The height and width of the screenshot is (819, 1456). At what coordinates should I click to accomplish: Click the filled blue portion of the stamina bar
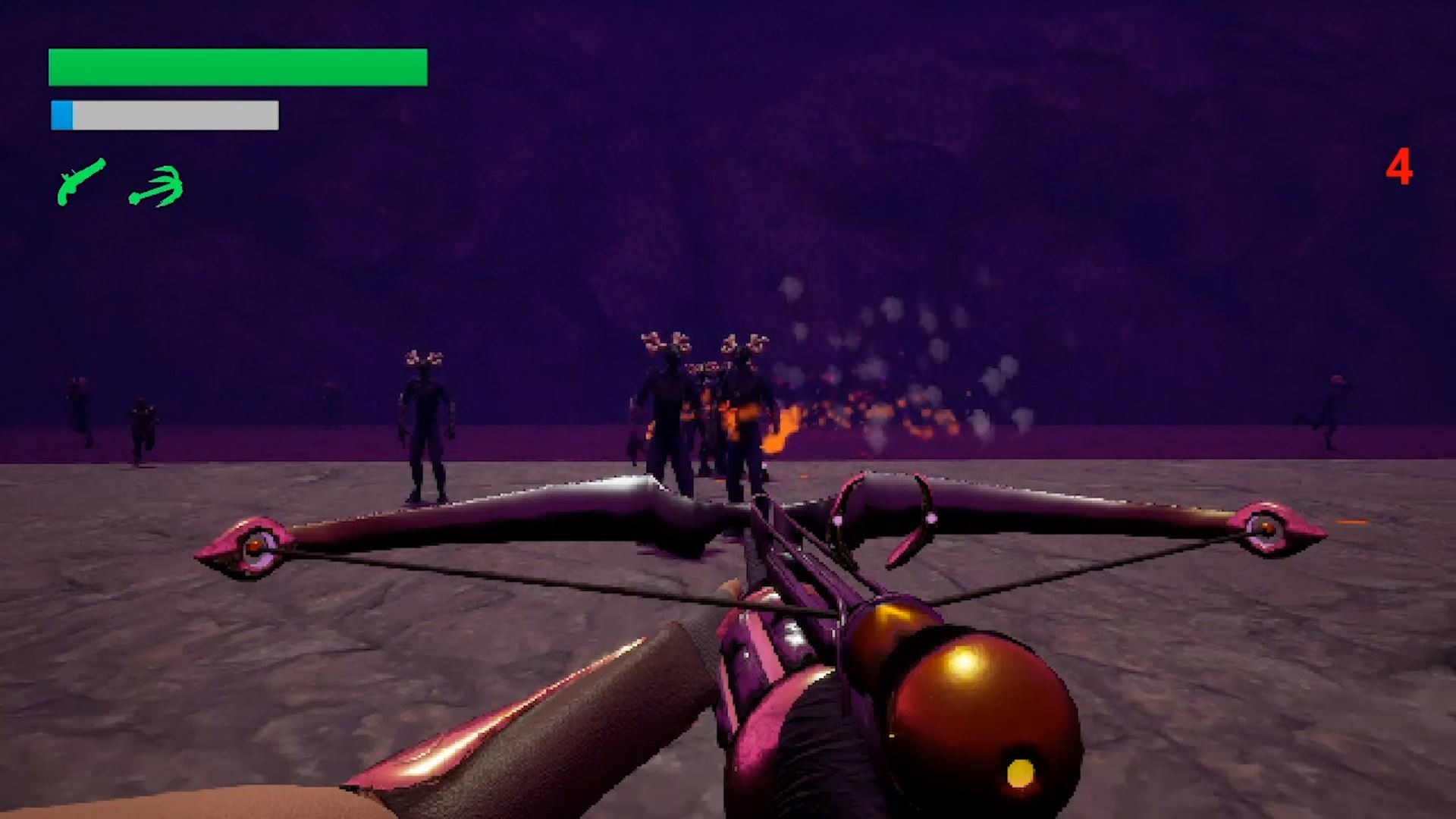click(x=62, y=114)
